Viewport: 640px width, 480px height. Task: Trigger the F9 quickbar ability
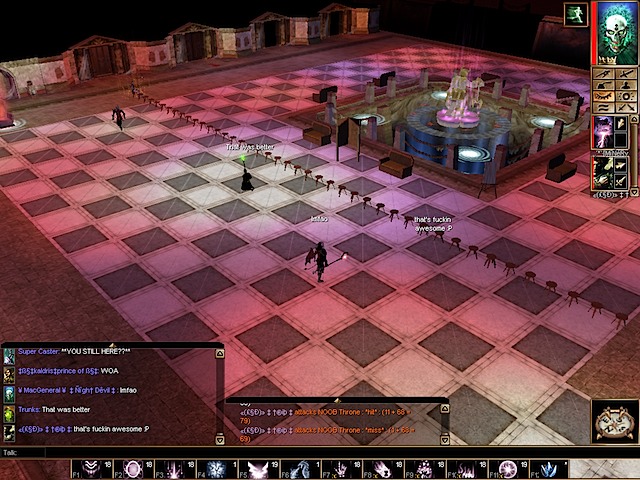(424, 469)
